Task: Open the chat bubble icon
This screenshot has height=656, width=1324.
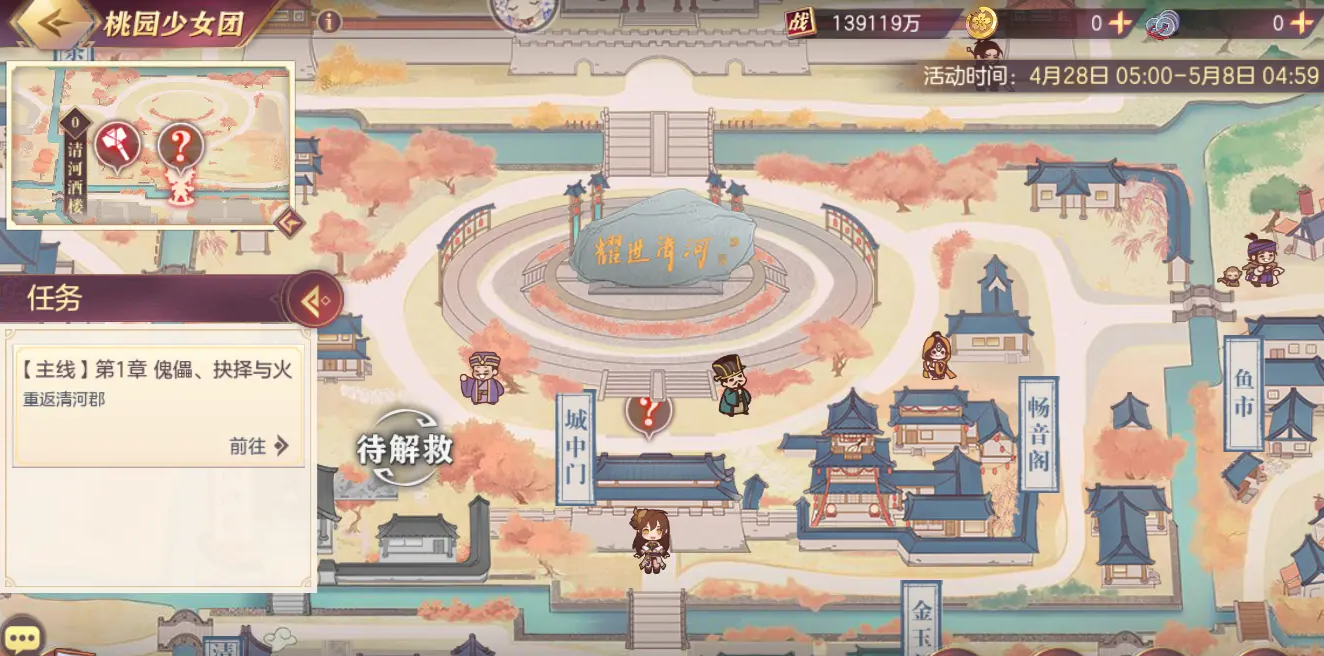Action: click(22, 638)
